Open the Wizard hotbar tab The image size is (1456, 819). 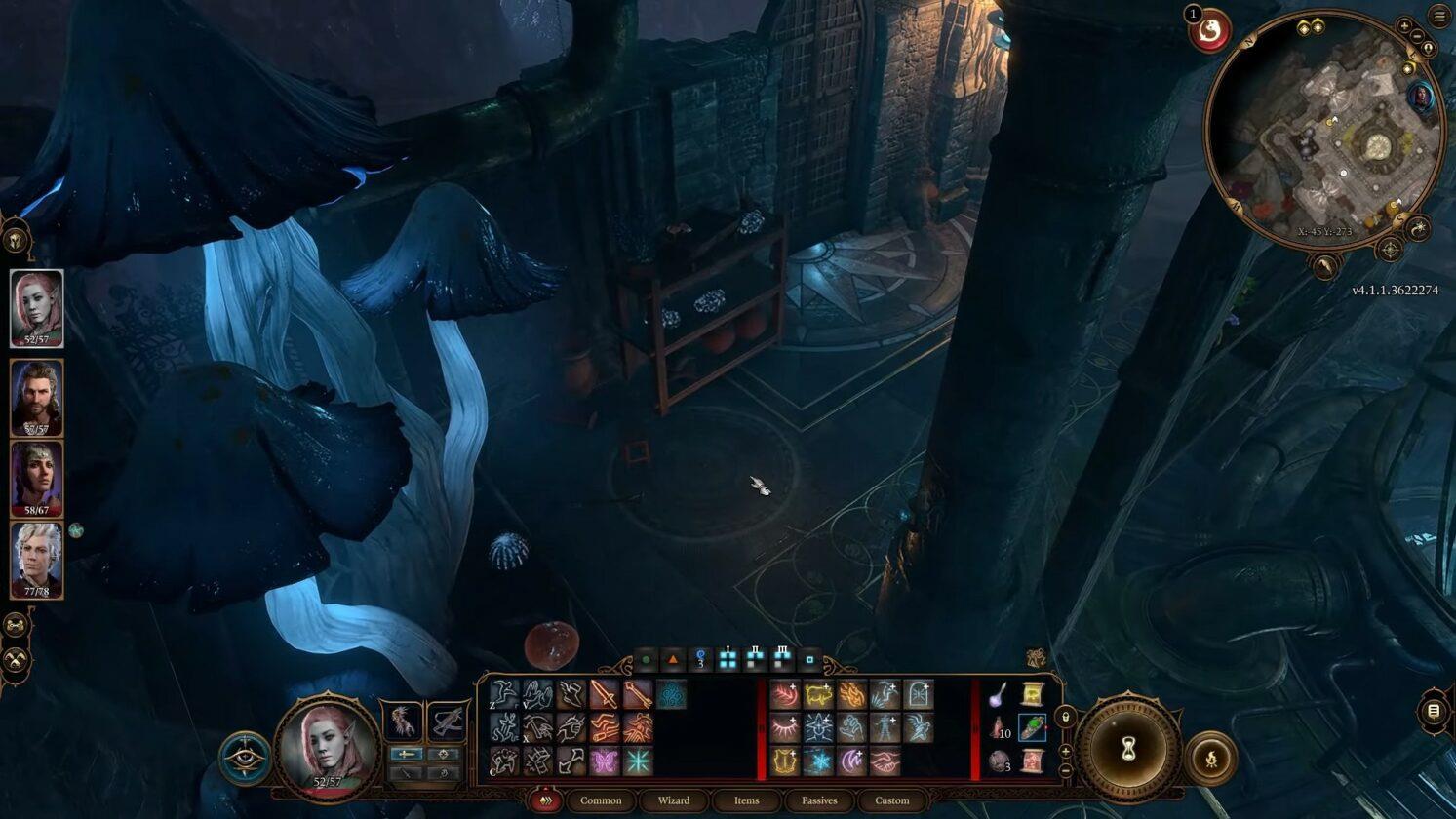(673, 800)
